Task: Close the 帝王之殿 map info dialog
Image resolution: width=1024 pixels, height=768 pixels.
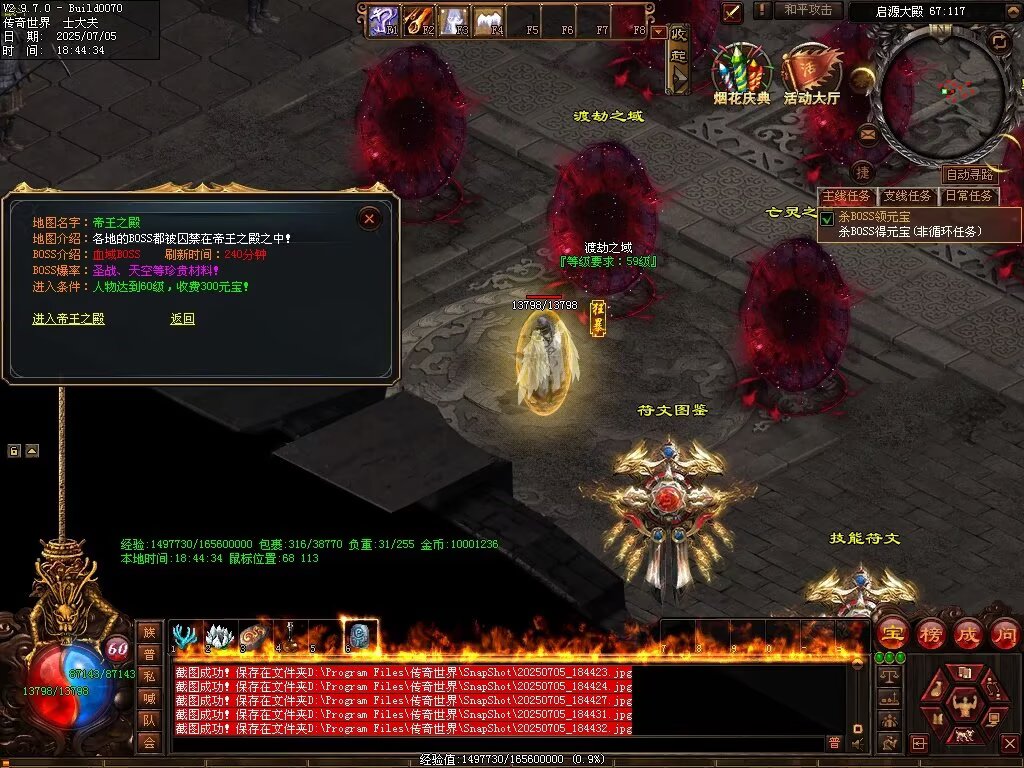Action: [x=369, y=218]
